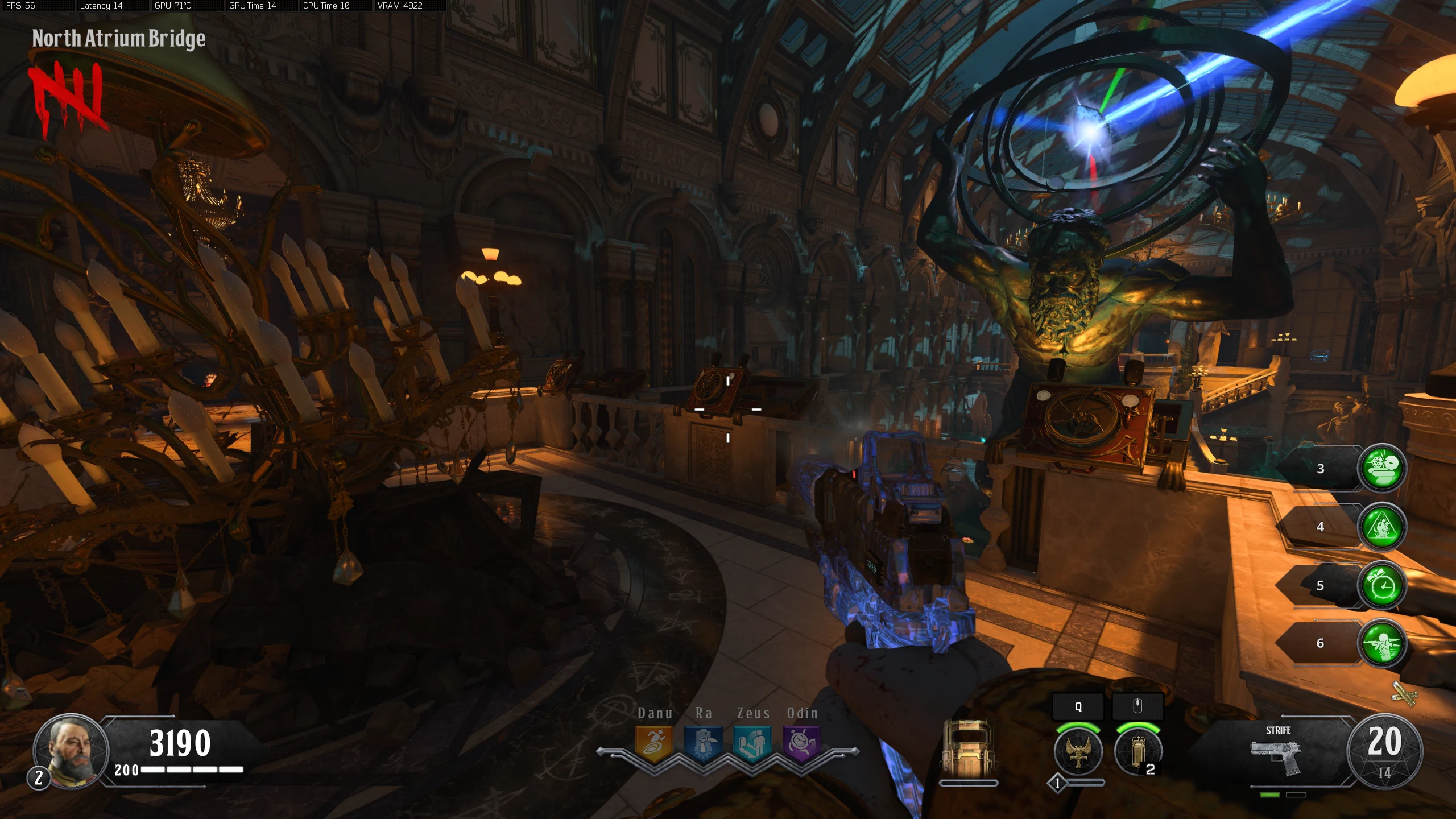The width and height of the screenshot is (1456, 819).
Task: Select the Zeus perk icon
Action: (752, 743)
